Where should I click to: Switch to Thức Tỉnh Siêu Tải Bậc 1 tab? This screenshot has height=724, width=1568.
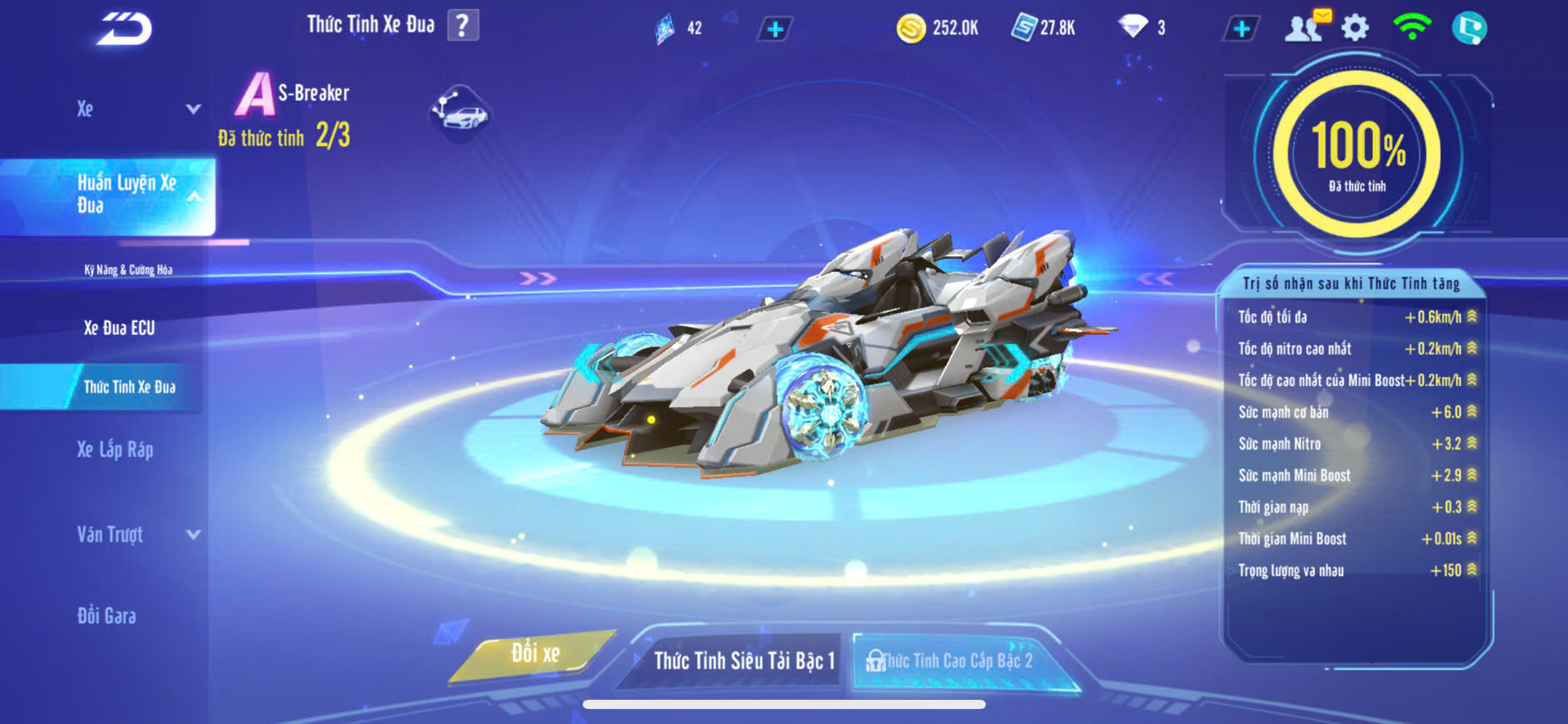point(744,661)
